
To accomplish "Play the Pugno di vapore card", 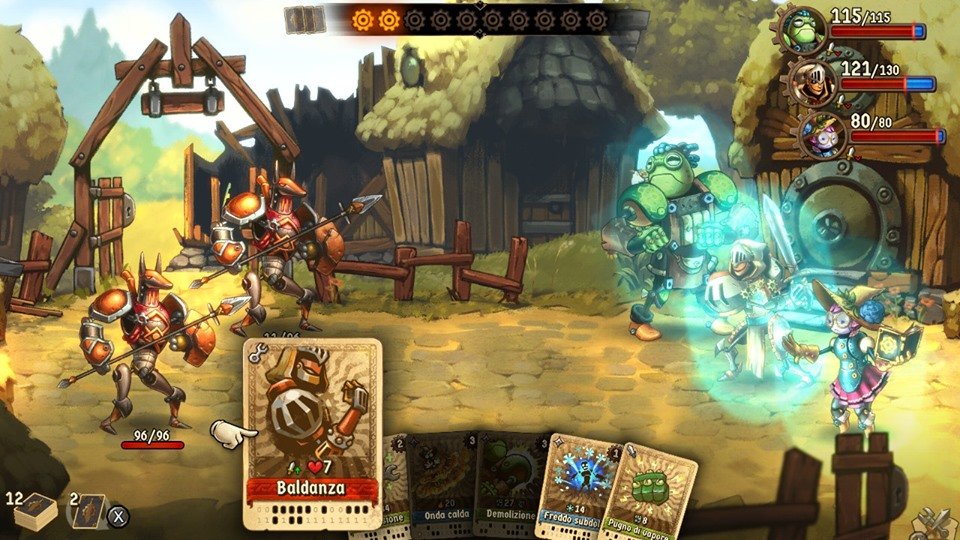I will (x=650, y=490).
